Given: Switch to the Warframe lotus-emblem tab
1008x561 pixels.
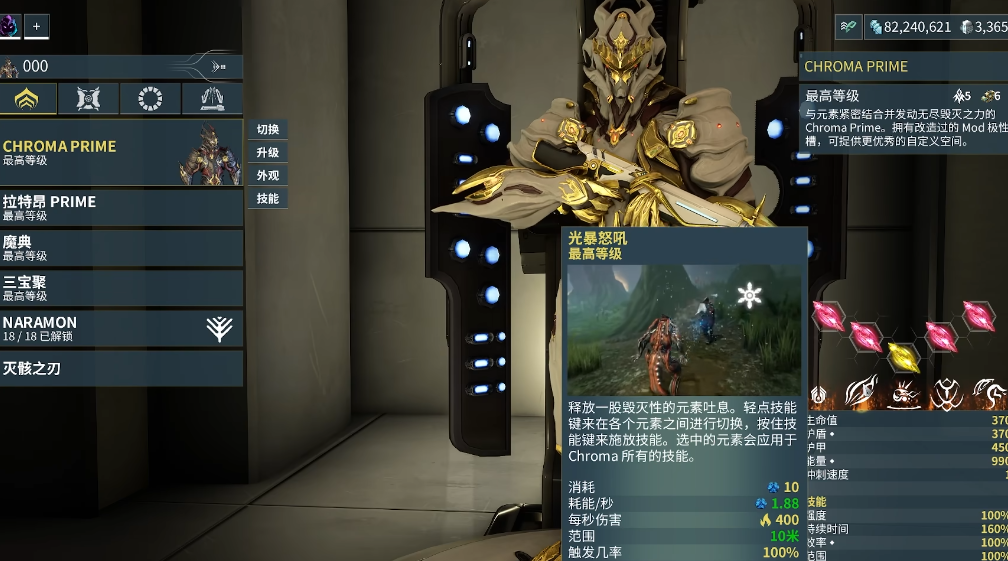Looking at the screenshot, I should 28,98.
